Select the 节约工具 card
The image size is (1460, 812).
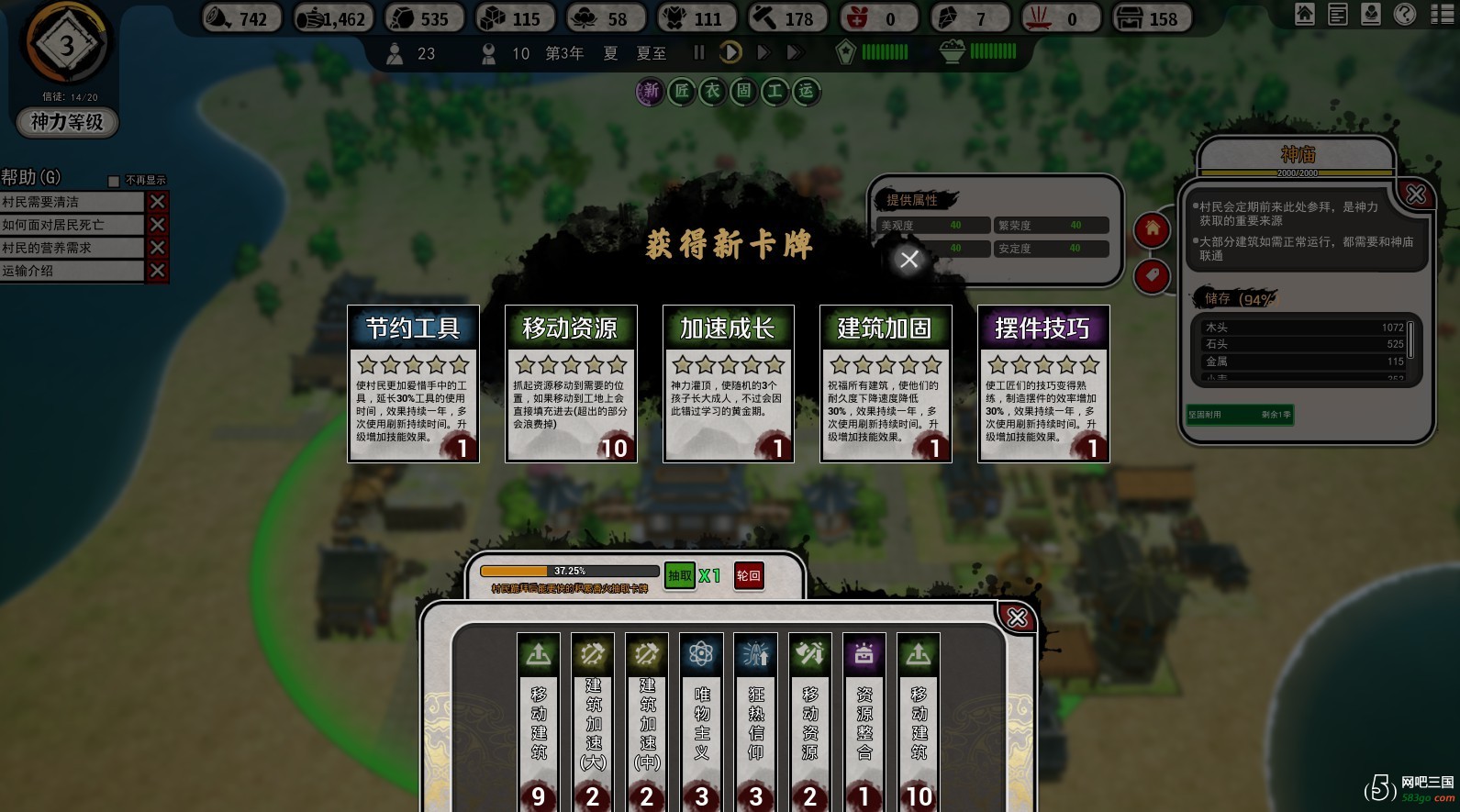pyautogui.click(x=413, y=384)
